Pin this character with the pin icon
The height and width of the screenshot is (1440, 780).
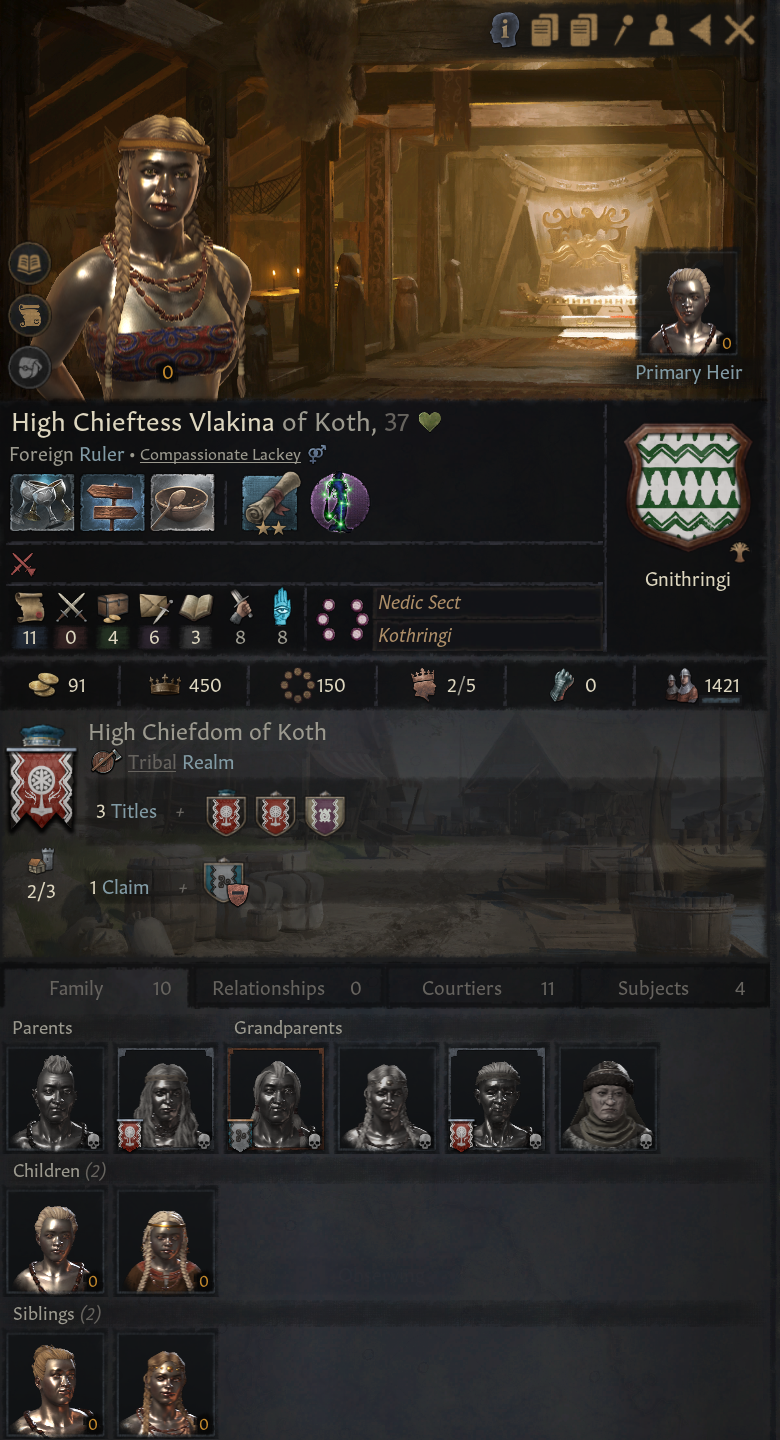tap(623, 31)
